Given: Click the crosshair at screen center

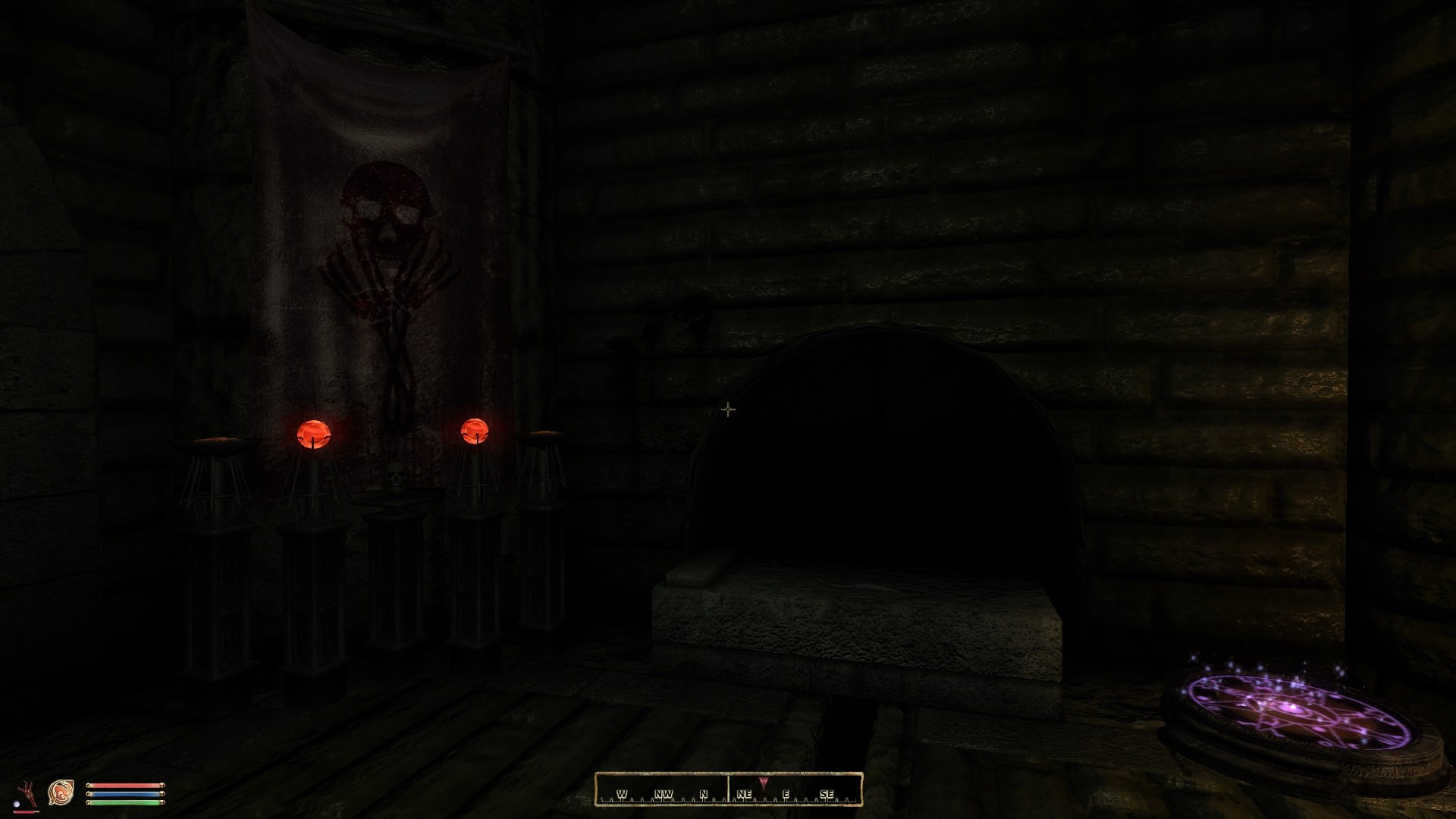Looking at the screenshot, I should (x=728, y=409).
